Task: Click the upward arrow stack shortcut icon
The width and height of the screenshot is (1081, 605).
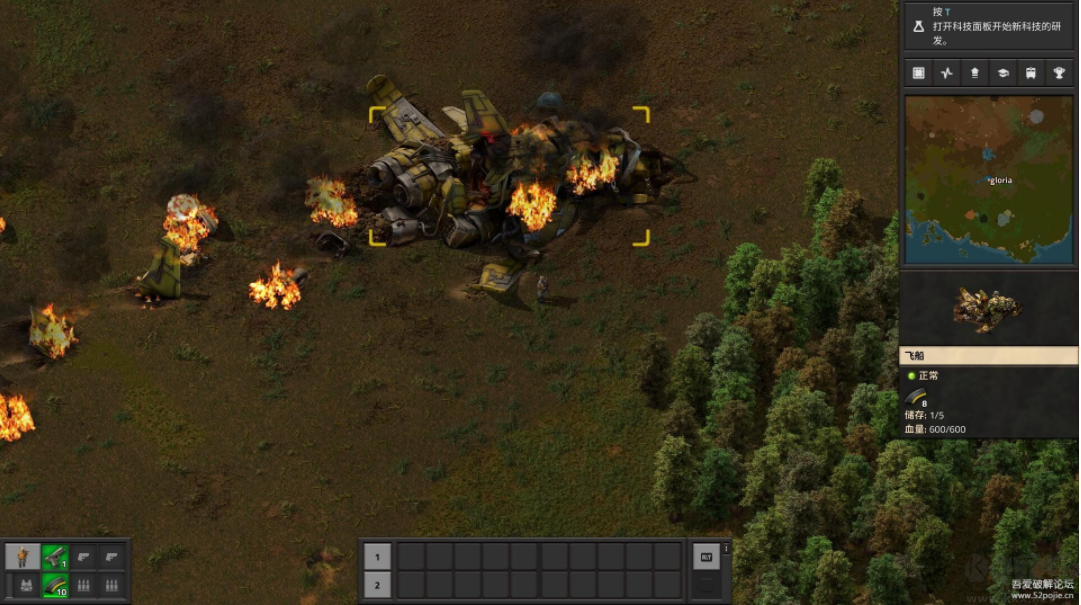Action: [974, 73]
